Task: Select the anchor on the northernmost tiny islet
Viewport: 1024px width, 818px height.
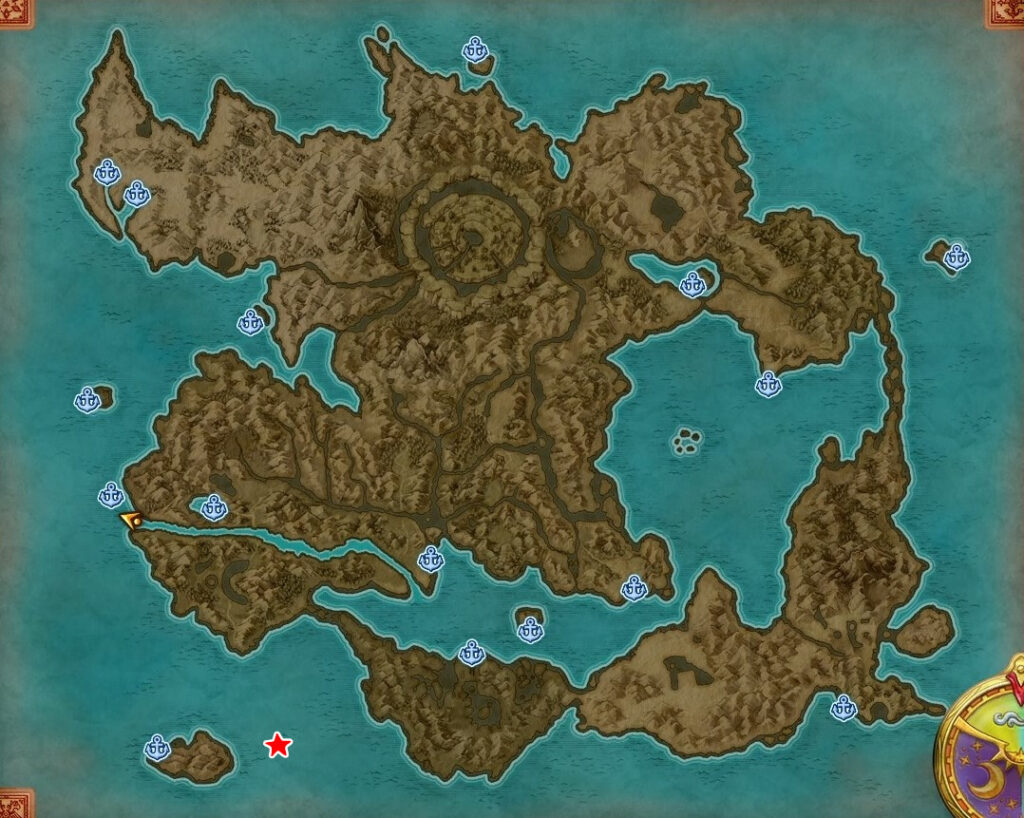Action: click(x=475, y=49)
